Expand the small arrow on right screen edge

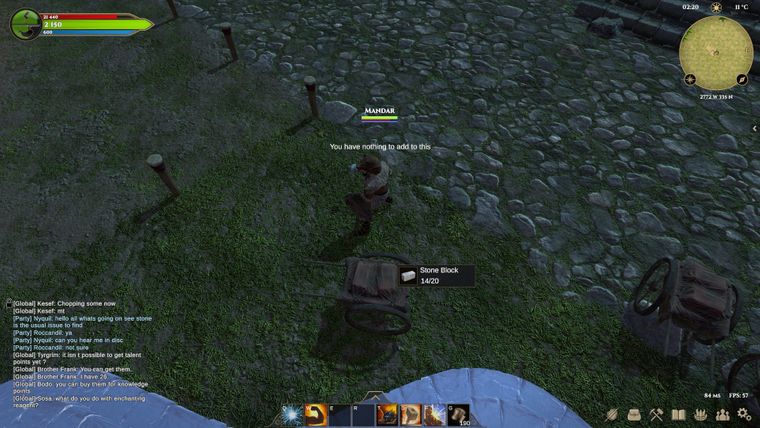754,128
